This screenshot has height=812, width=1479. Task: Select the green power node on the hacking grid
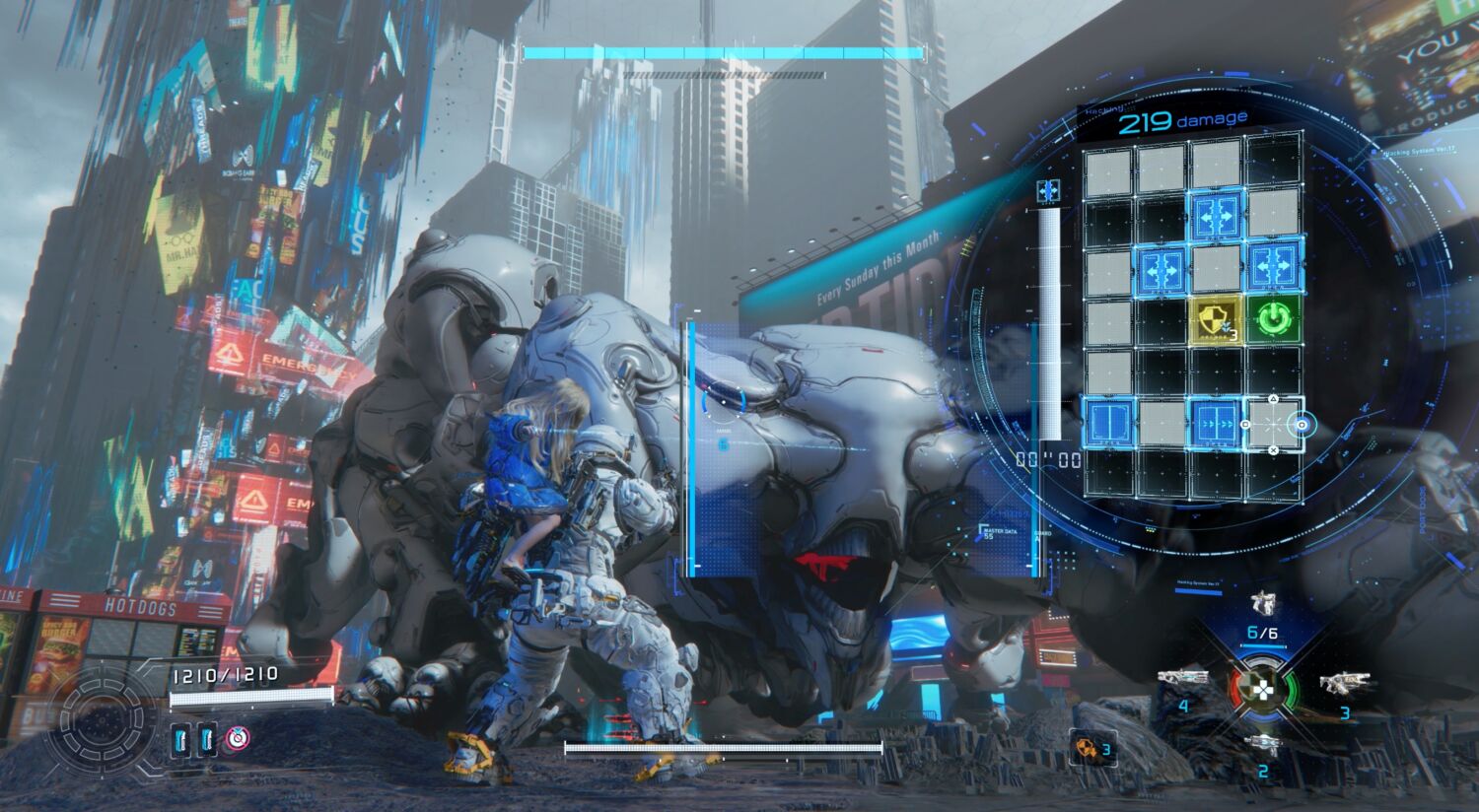pyautogui.click(x=1274, y=320)
